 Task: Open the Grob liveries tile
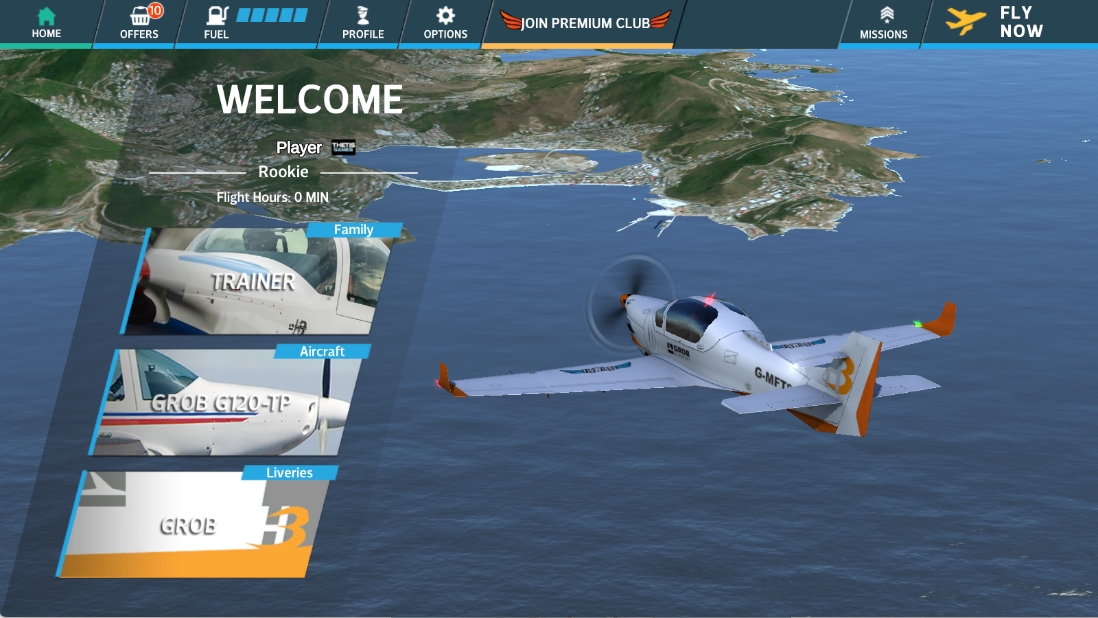[200, 524]
